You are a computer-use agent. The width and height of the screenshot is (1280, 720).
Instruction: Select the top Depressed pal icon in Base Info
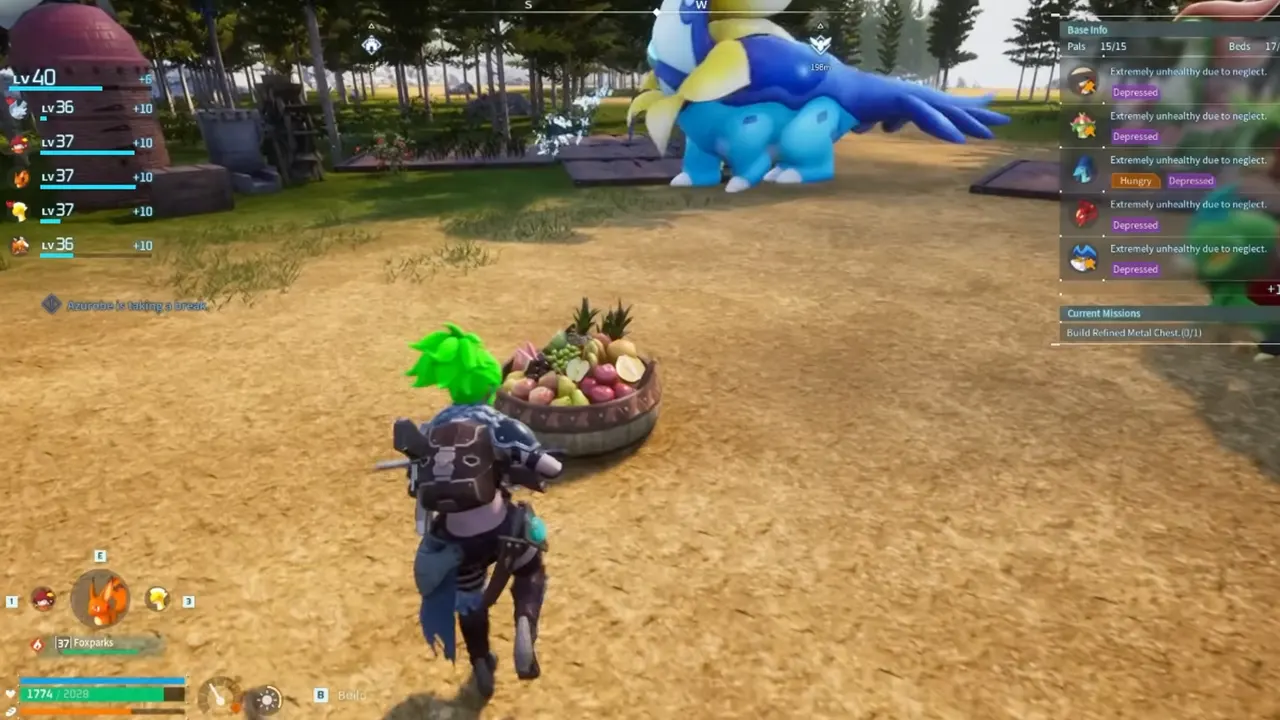[x=1085, y=82]
